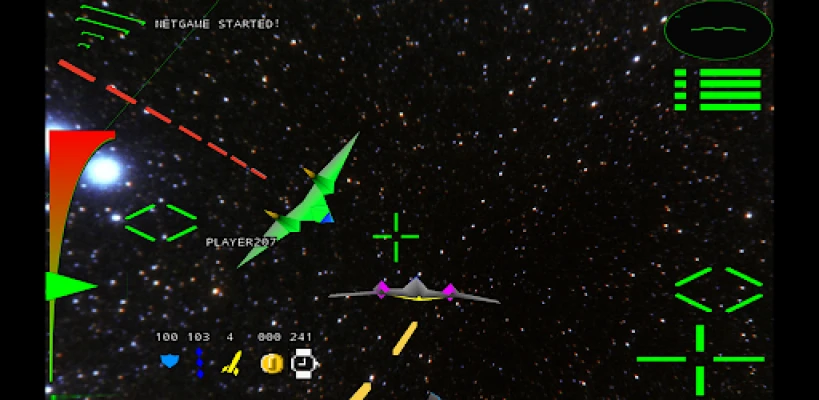This screenshot has height=400, width=819.
Task: Tap the right green hexagon button
Action: [719, 289]
